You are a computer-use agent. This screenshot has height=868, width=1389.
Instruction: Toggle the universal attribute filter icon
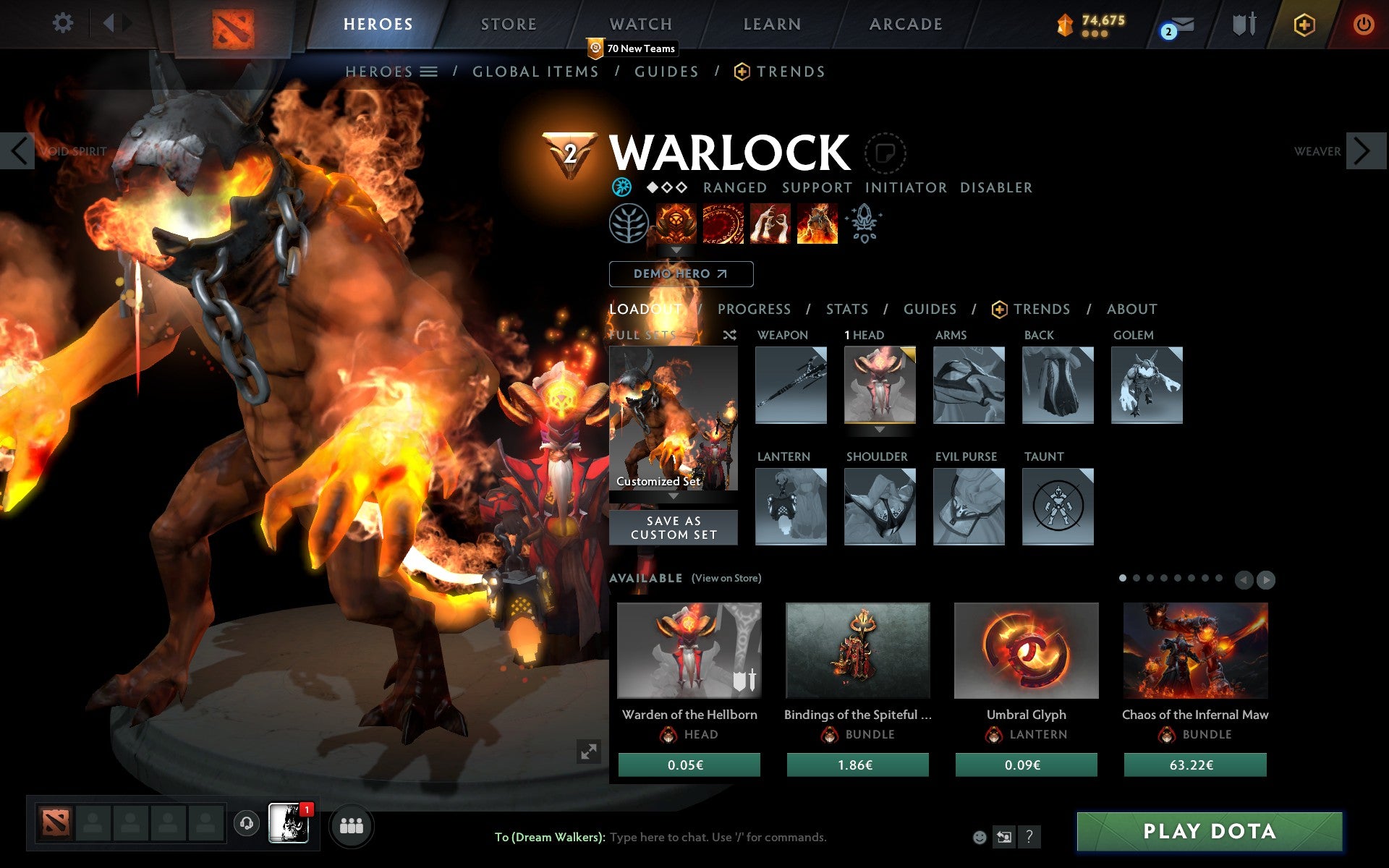tap(621, 187)
